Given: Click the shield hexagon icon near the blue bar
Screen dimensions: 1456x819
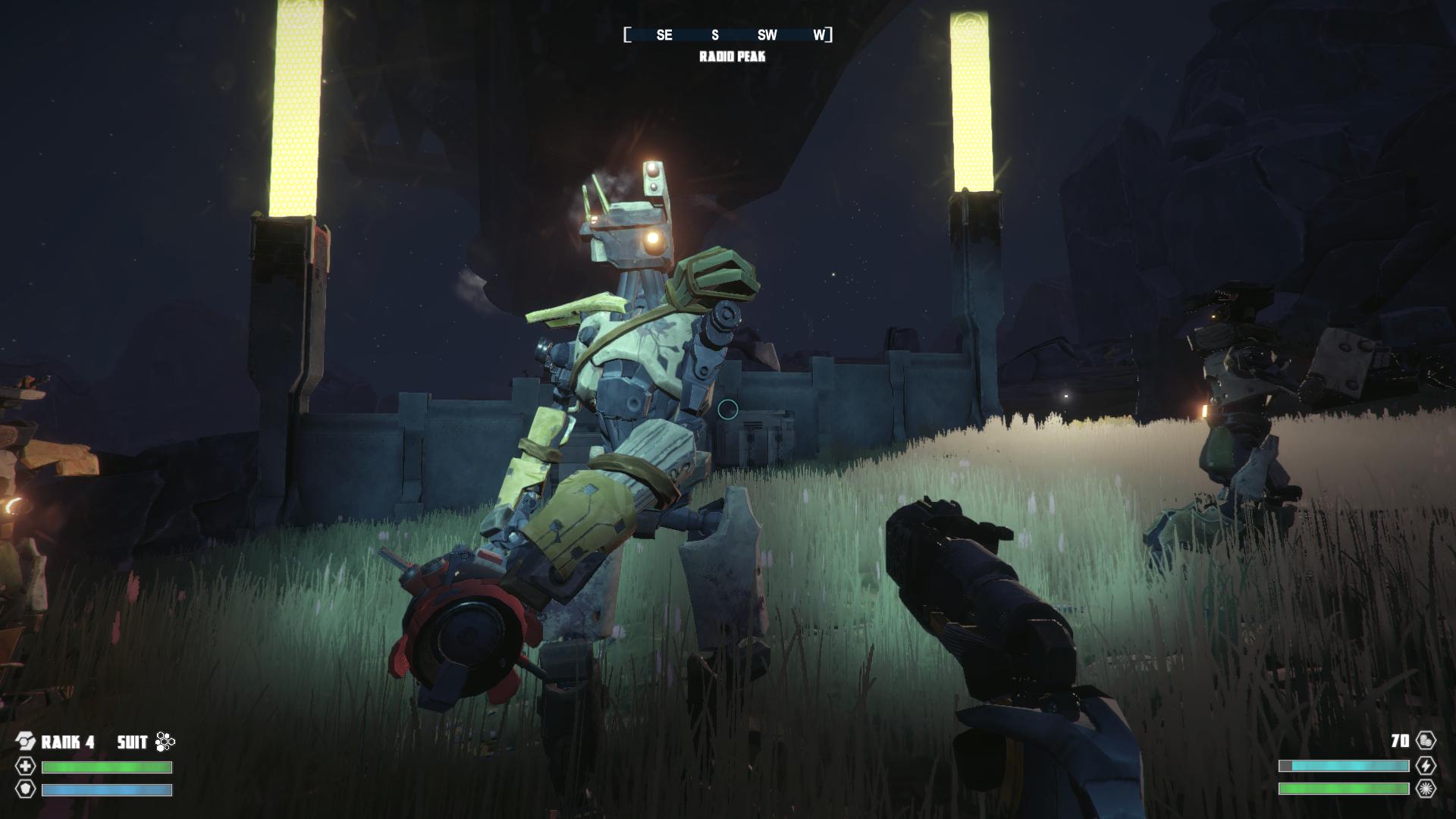Looking at the screenshot, I should pos(26,790).
